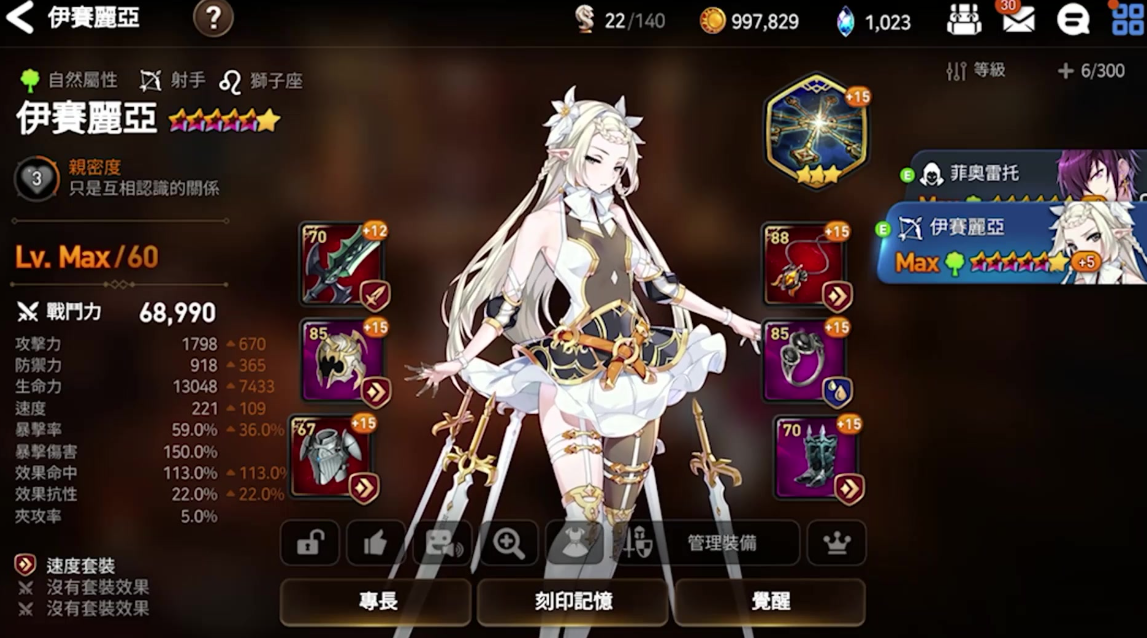Image resolution: width=1147 pixels, height=638 pixels.
Task: Open the mailbox with 30 notifications
Action: pos(1018,19)
